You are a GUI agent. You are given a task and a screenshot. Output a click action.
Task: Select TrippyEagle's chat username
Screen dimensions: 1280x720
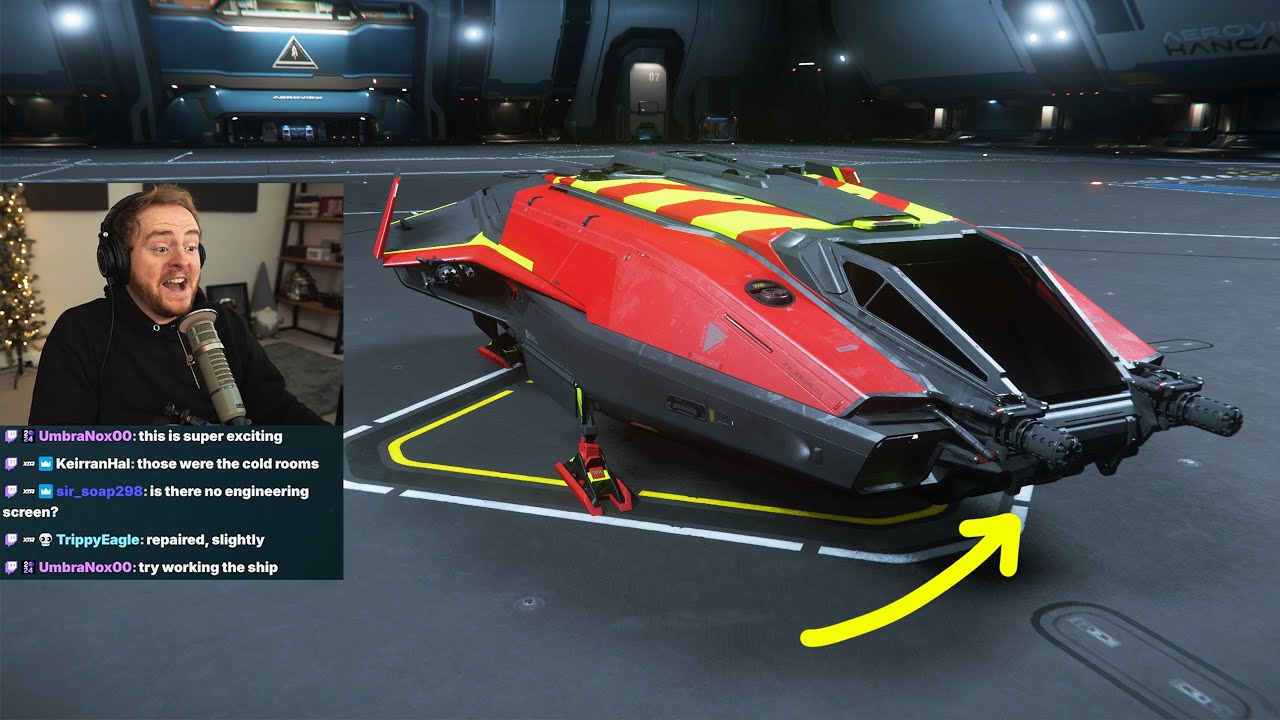[x=98, y=540]
